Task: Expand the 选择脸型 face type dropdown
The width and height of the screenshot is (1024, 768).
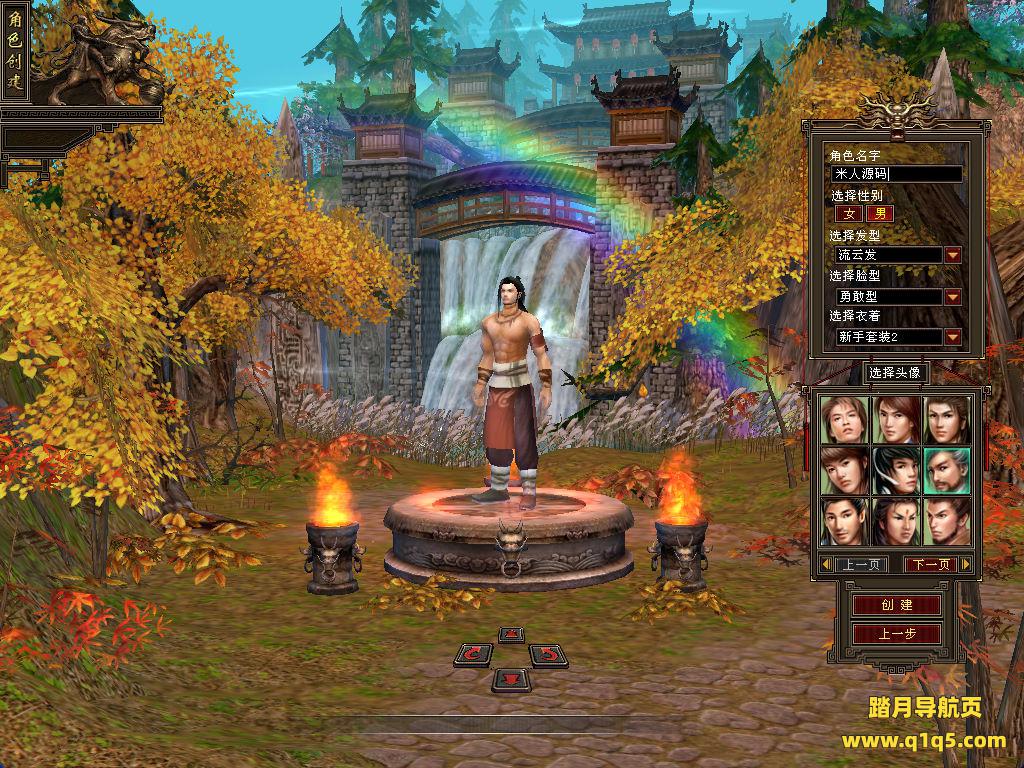Action: [953, 297]
